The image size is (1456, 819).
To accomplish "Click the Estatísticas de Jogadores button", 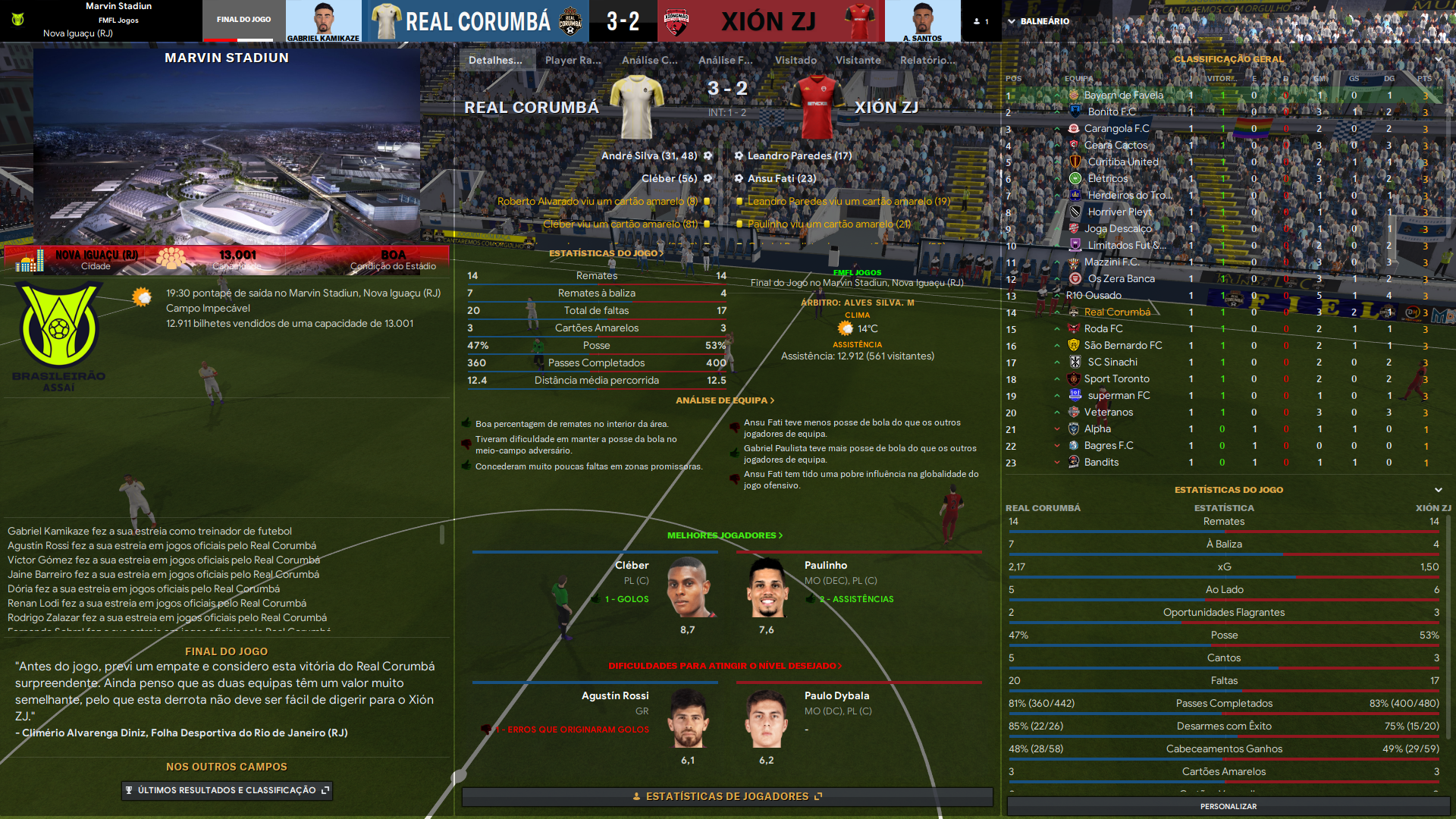I will point(726,796).
